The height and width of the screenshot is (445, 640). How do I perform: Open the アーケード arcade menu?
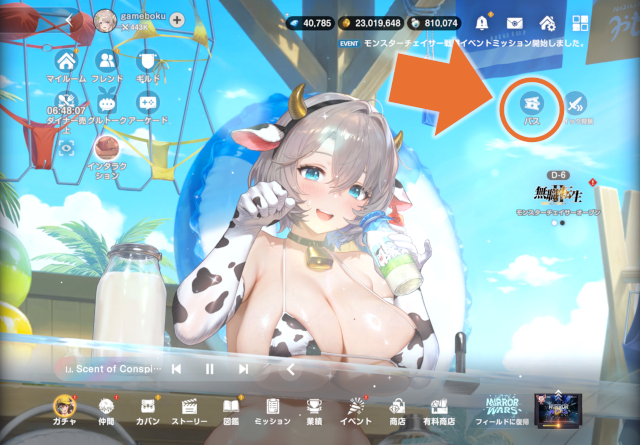pos(148,102)
